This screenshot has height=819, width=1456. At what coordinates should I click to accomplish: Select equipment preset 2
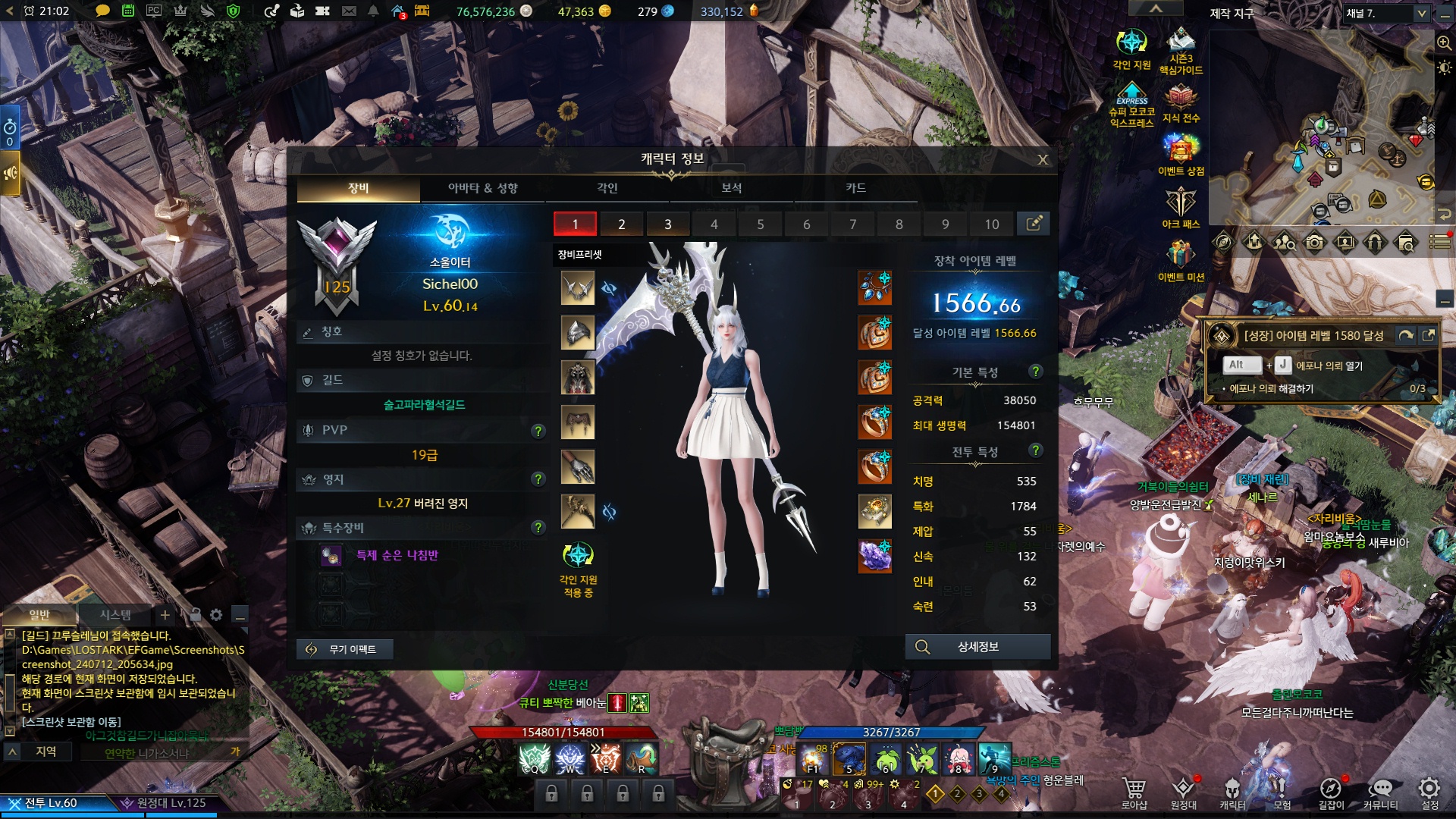pyautogui.click(x=621, y=224)
